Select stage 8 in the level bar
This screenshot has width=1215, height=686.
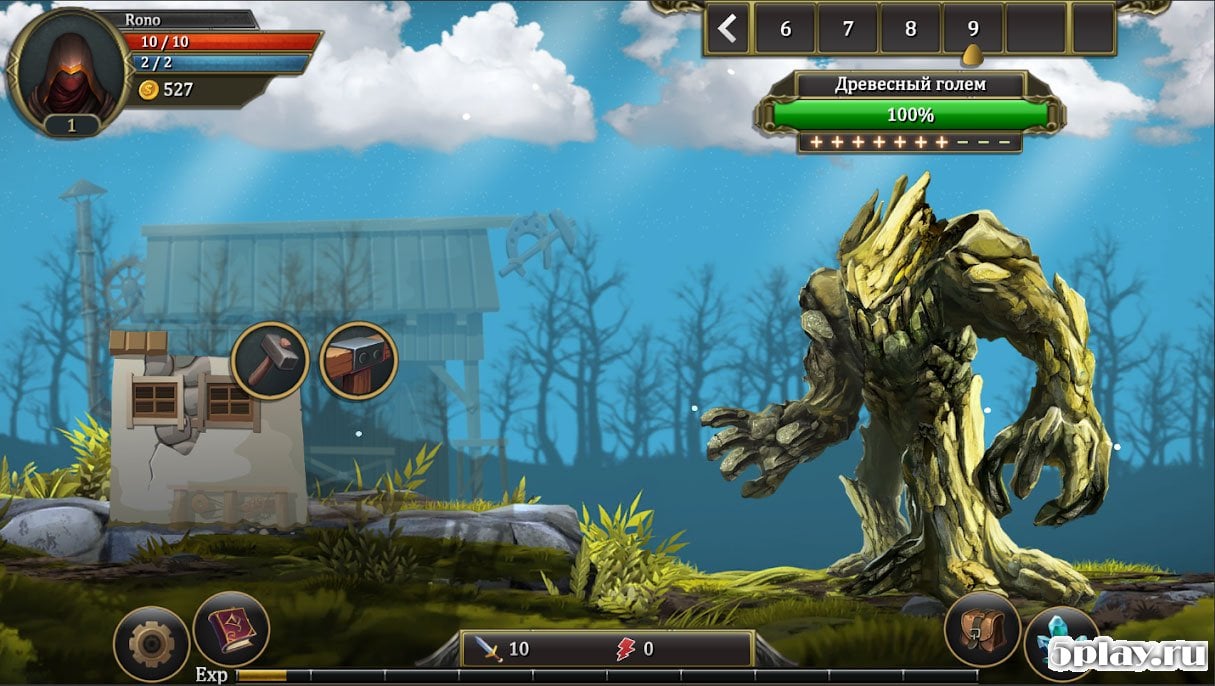coord(910,29)
